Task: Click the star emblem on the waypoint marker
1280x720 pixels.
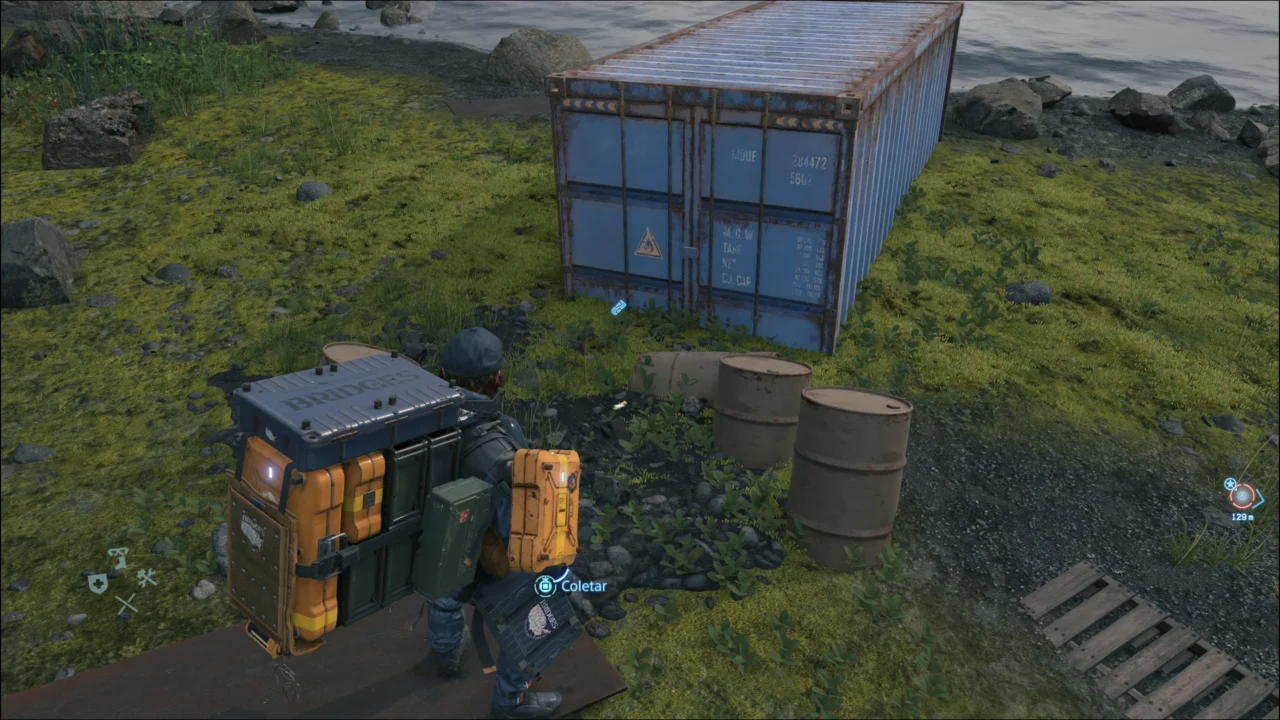Action: click(x=1230, y=484)
